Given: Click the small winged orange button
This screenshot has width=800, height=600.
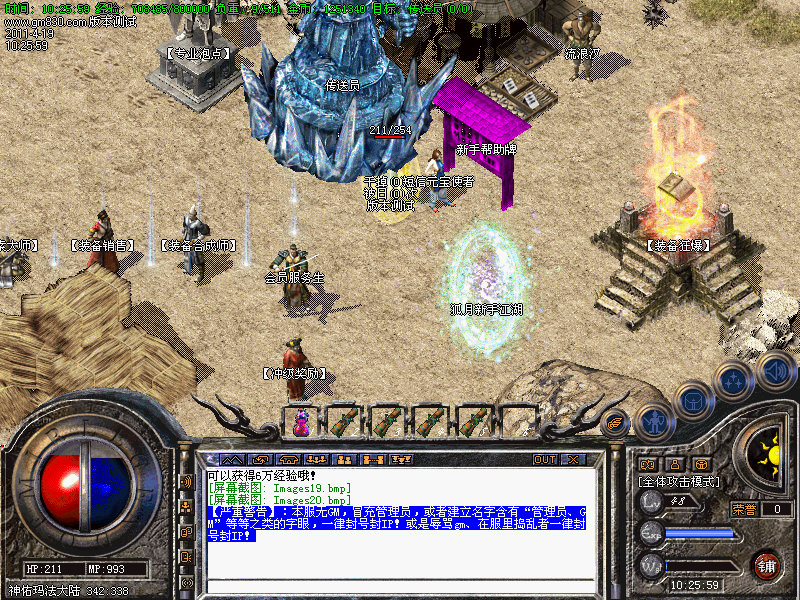Looking at the screenshot, I should tap(616, 423).
